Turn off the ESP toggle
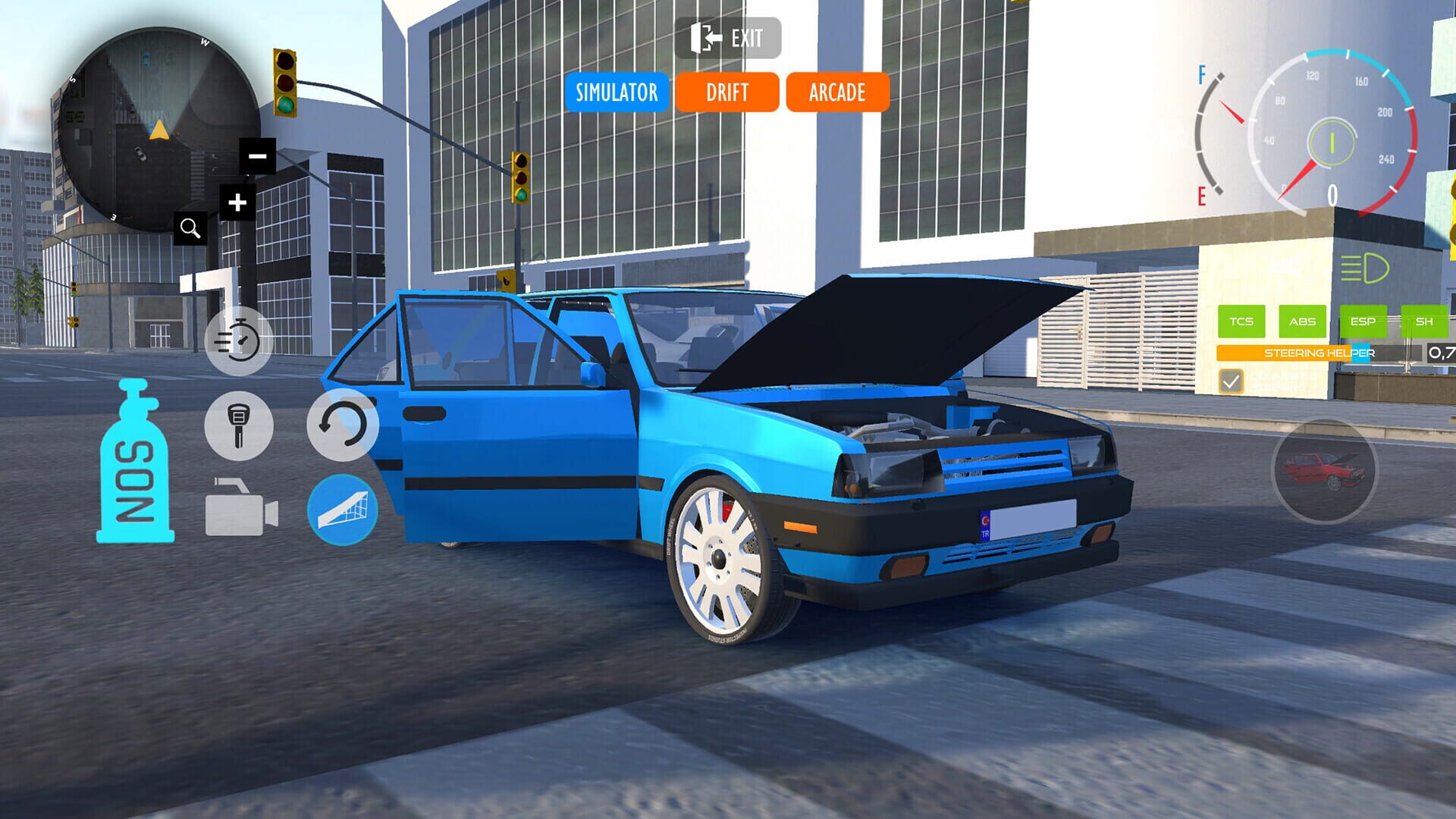Screen dimensions: 1456x819 tap(1363, 322)
